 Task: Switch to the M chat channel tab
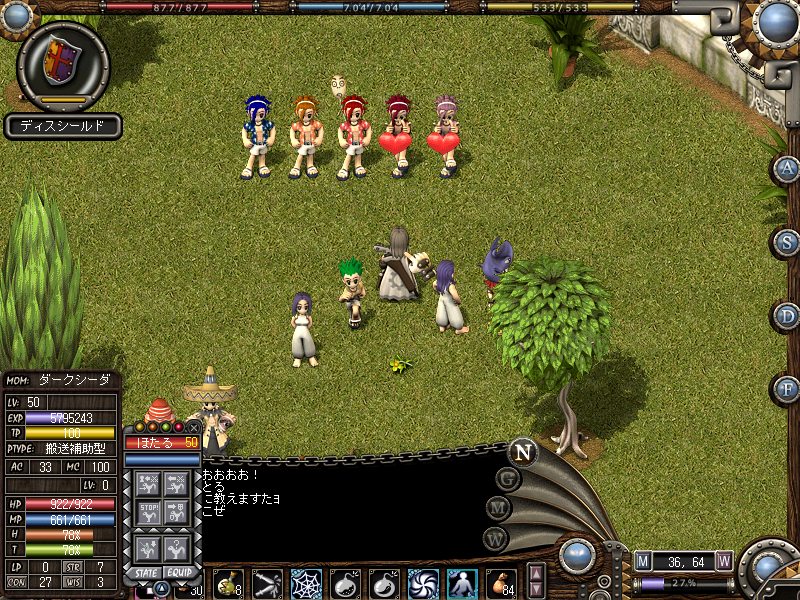(x=499, y=509)
